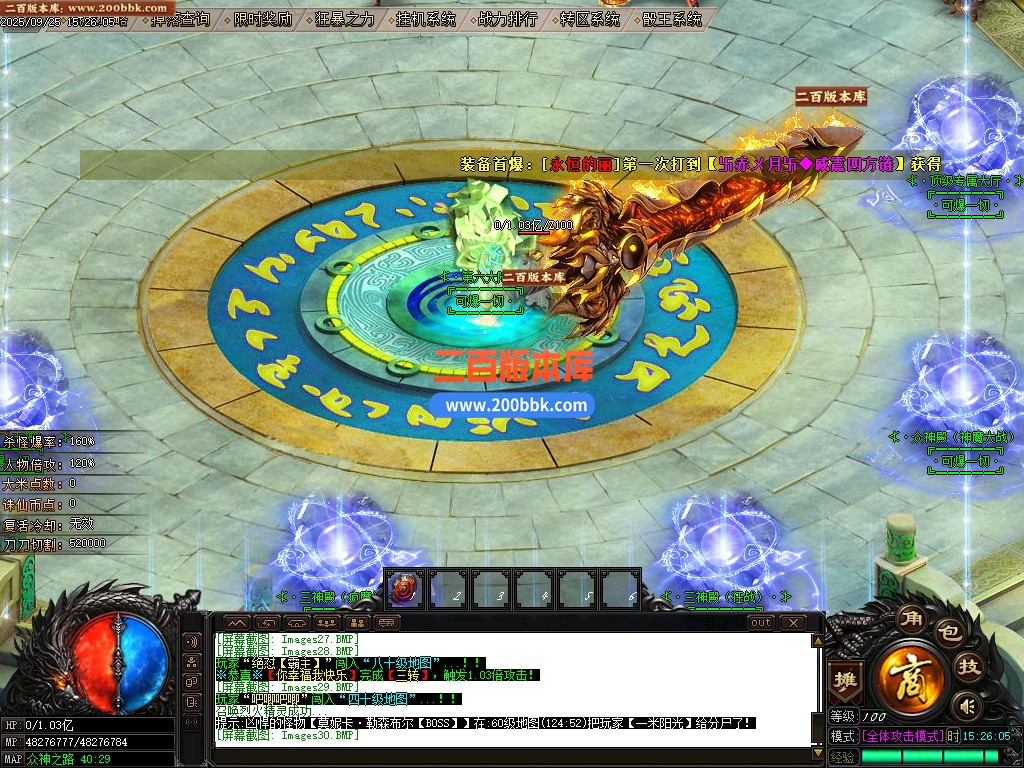Close the chat panel with the X button
This screenshot has width=1024, height=768.
[x=793, y=622]
